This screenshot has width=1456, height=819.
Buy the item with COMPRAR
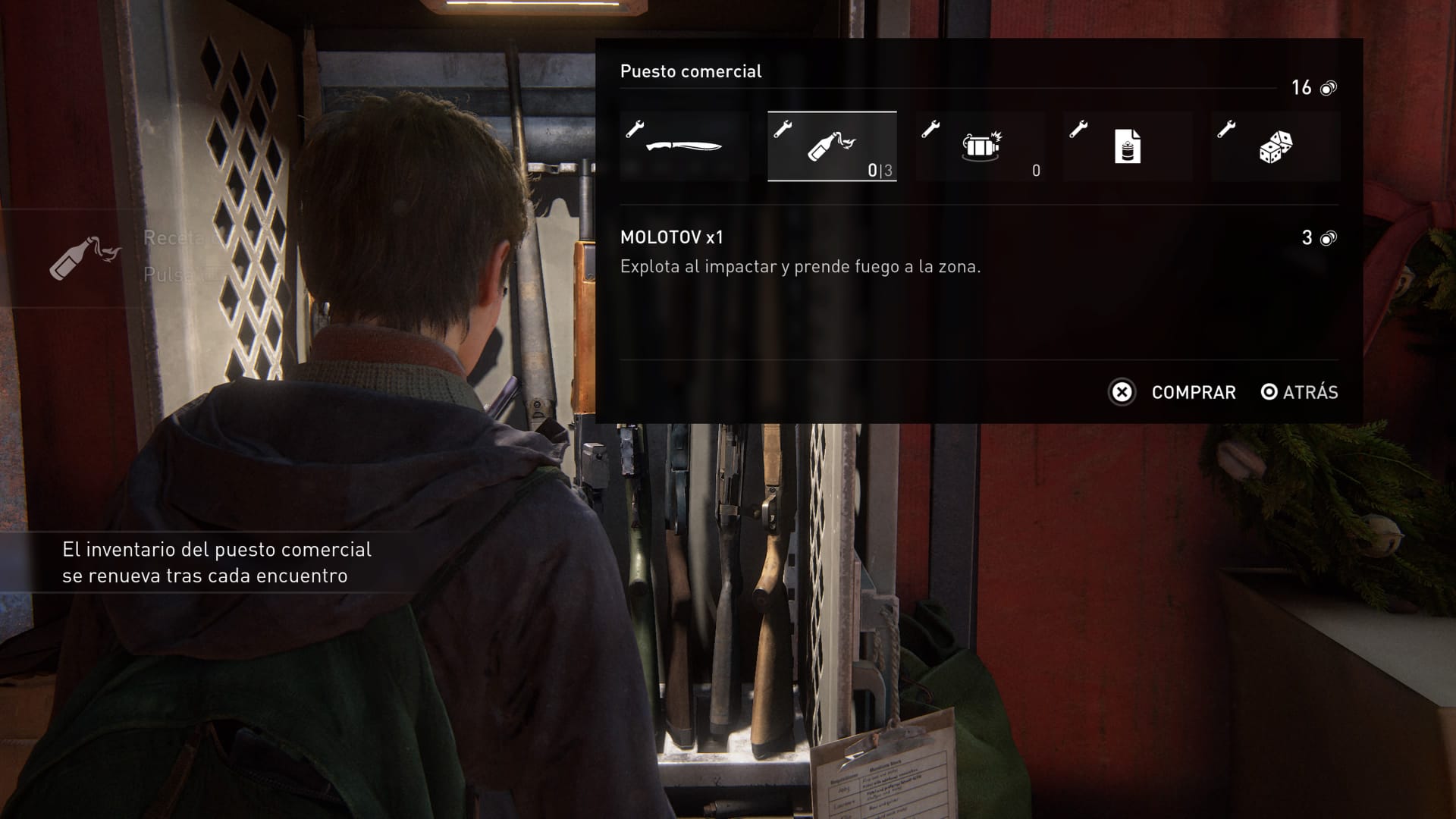click(x=1172, y=392)
